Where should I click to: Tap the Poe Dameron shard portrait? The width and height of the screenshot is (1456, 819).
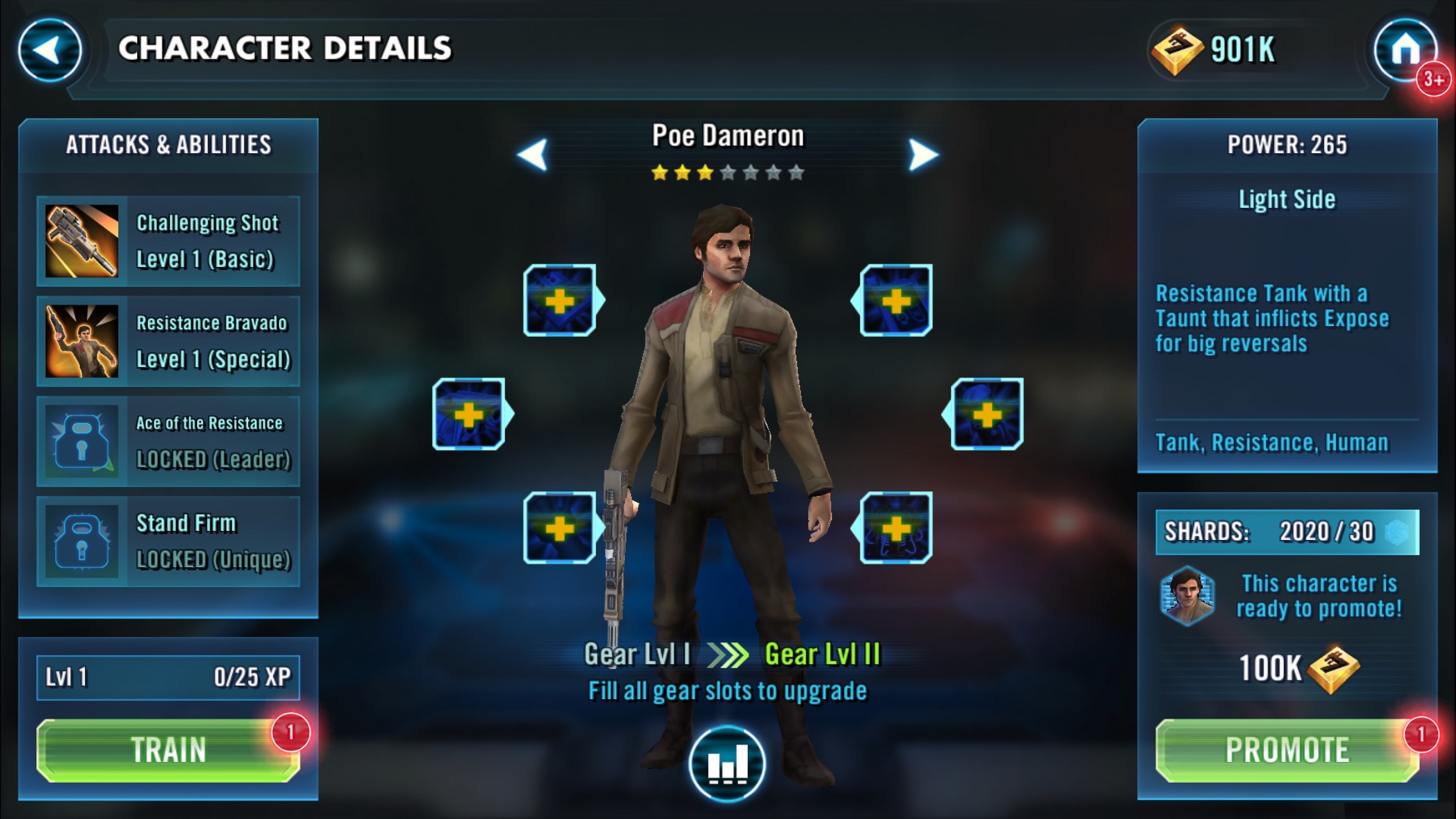[x=1188, y=595]
